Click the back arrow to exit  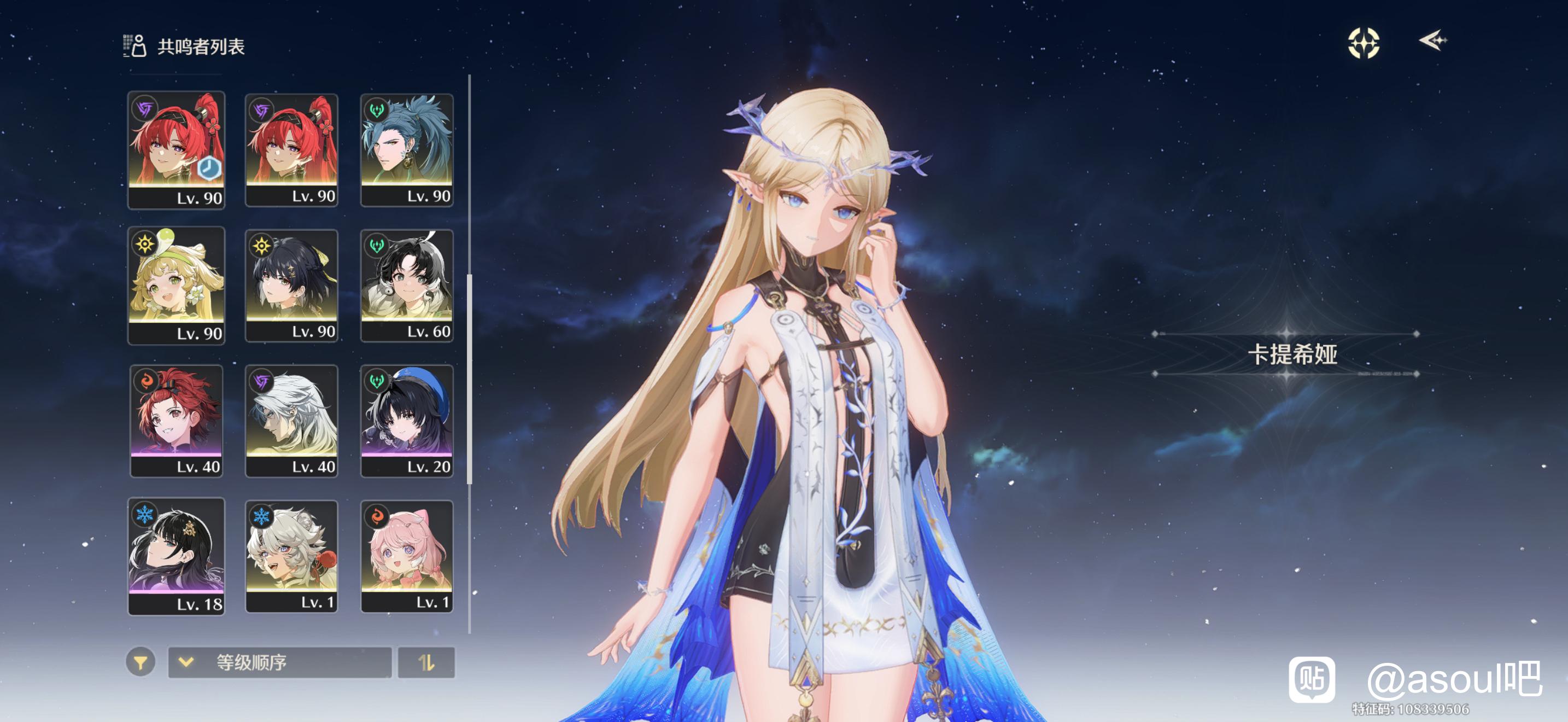point(1432,41)
